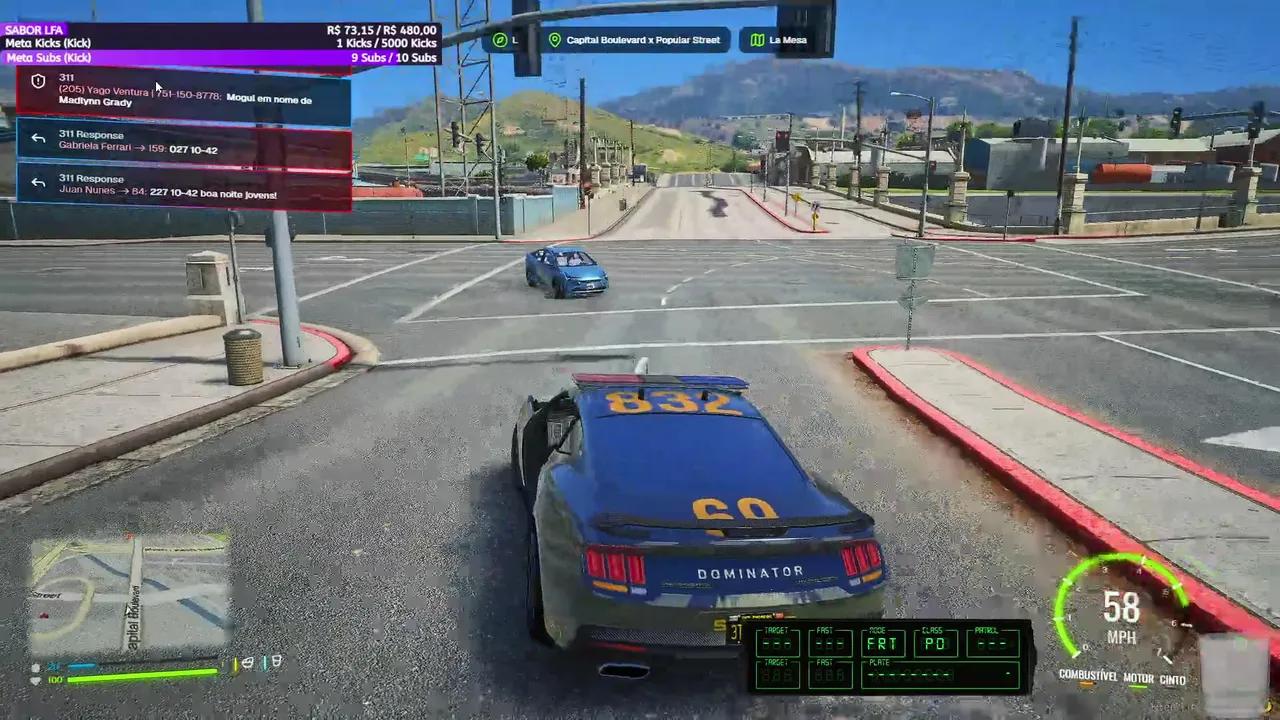Viewport: 1280px width, 720px height.
Task: Click the COMBUSTÍVEL fuel indicator
Action: 1087,676
